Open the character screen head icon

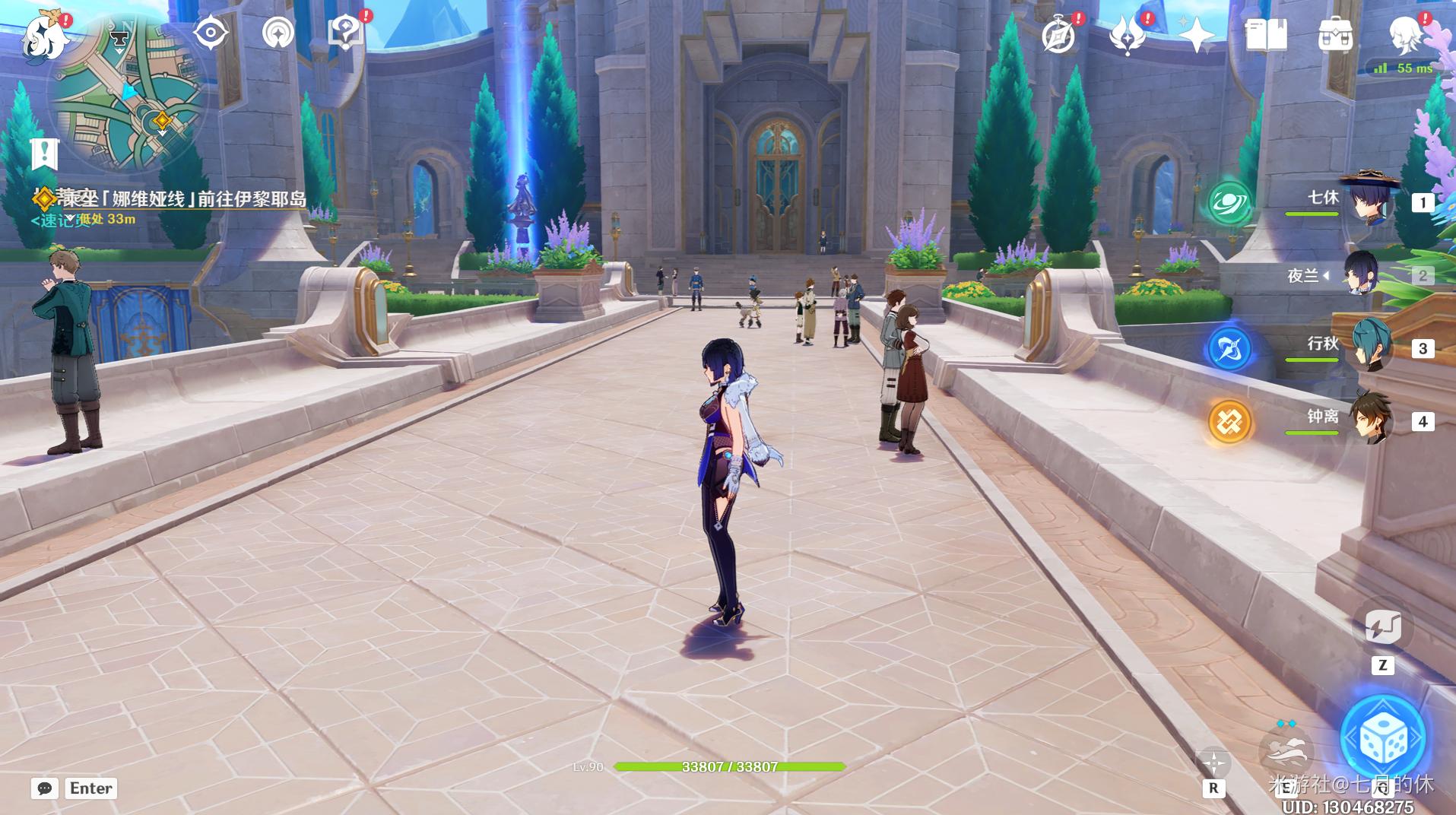pyautogui.click(x=1405, y=35)
